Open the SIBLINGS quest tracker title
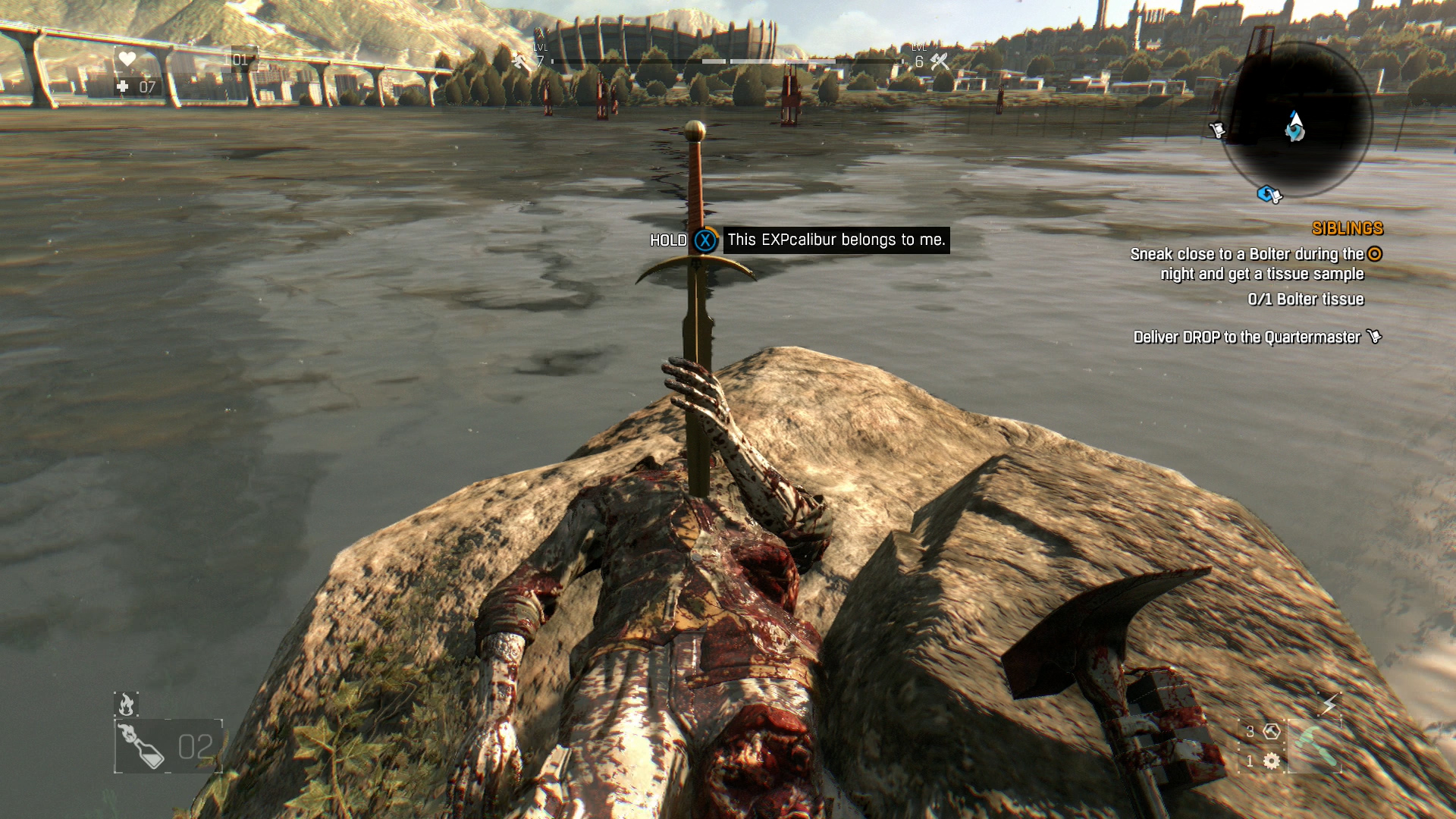The image size is (1456, 819). (1347, 228)
